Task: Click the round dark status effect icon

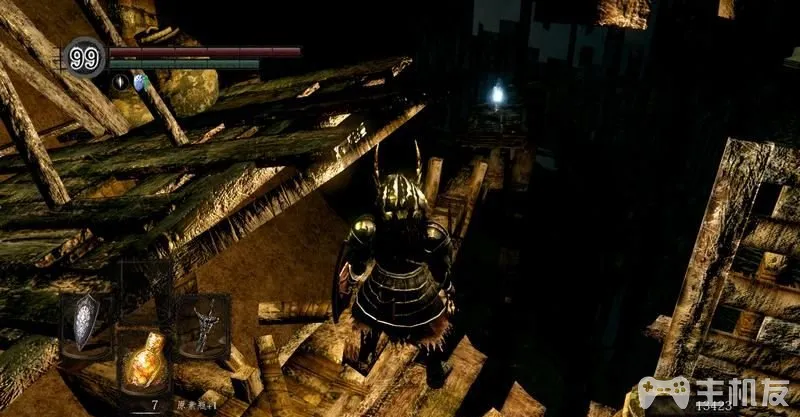Action: click(x=118, y=81)
